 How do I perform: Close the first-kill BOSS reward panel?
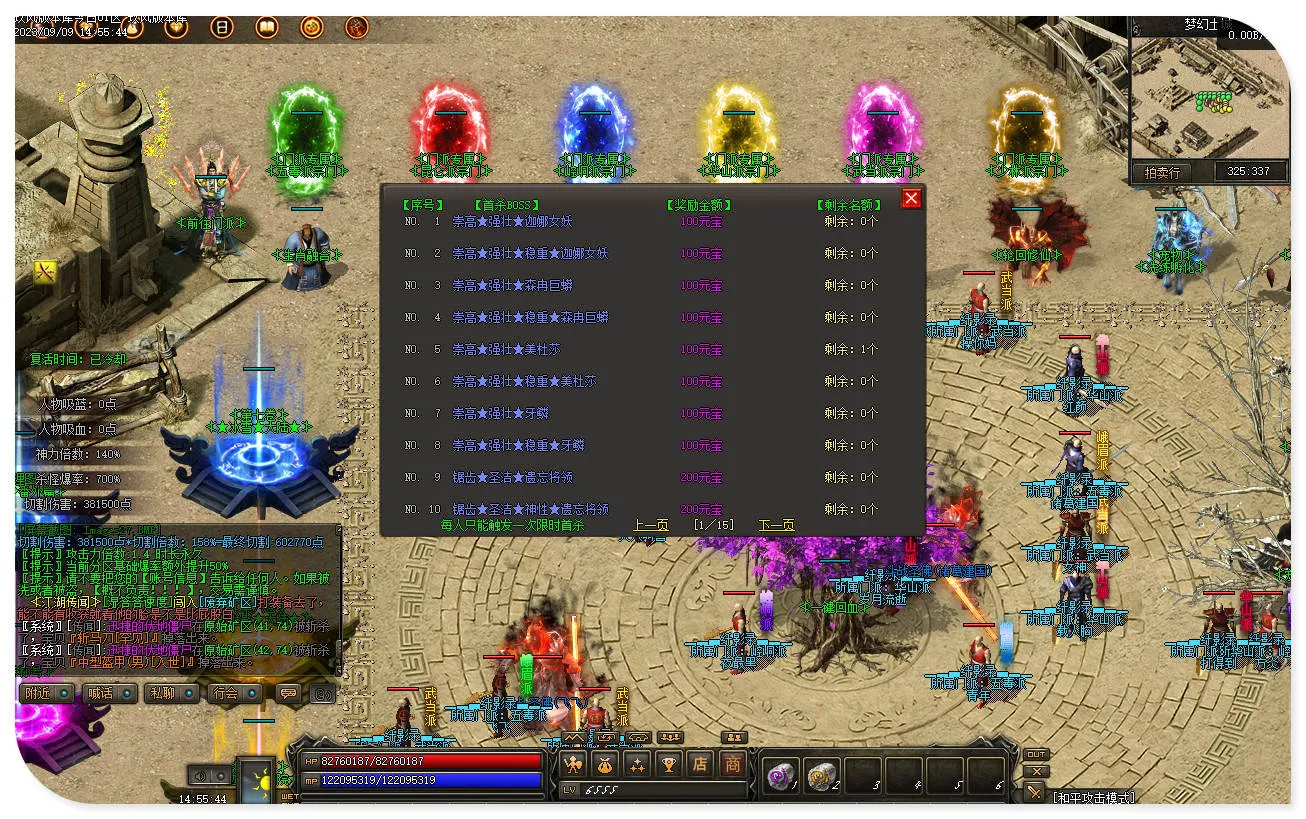click(x=911, y=199)
